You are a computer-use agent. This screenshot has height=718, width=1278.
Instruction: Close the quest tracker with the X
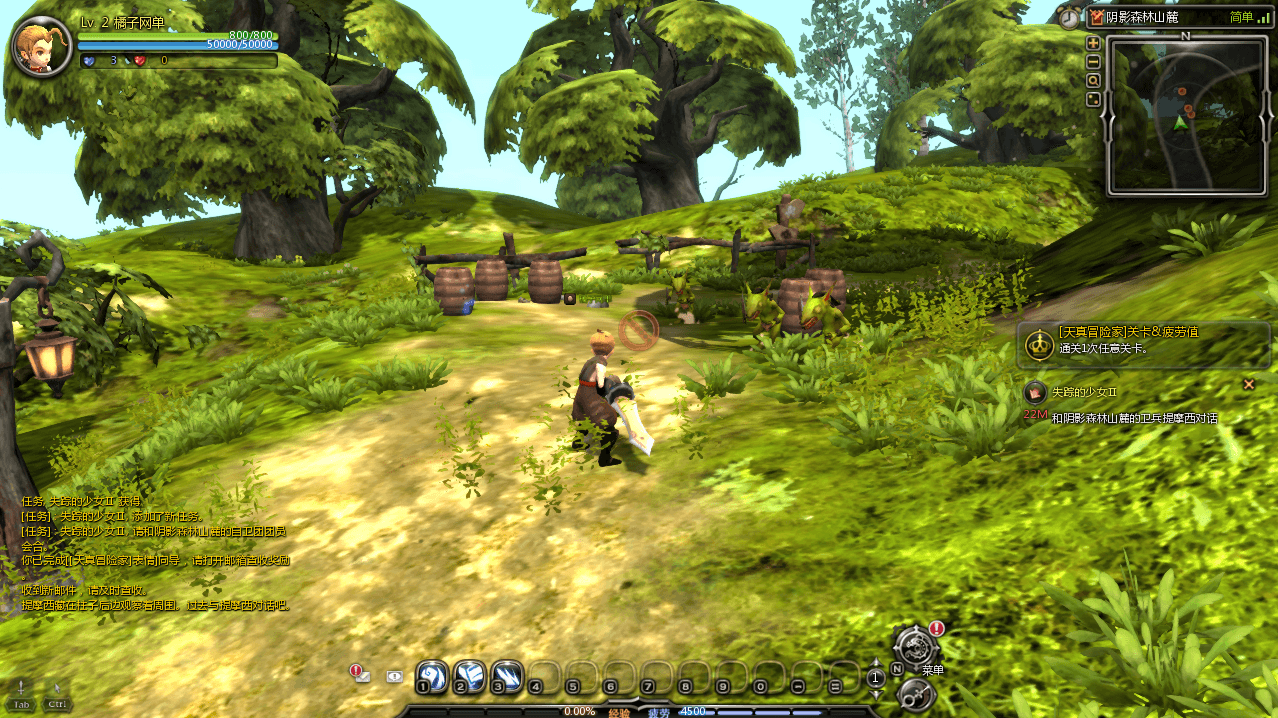coord(1248,384)
